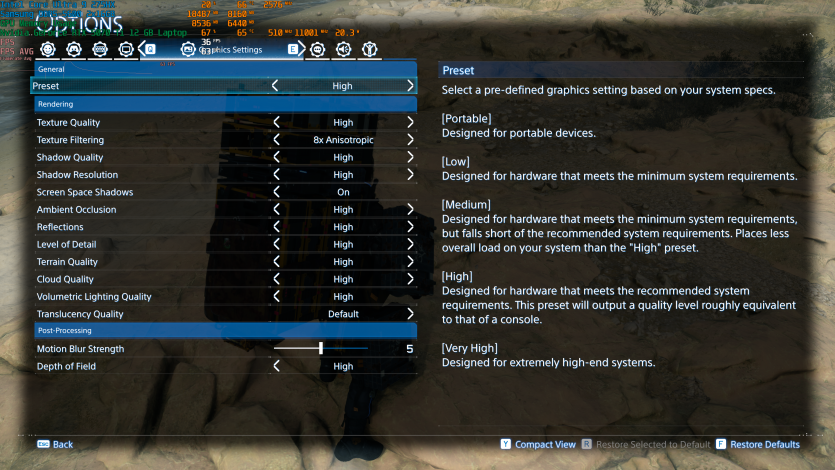The height and width of the screenshot is (470, 835).
Task: Decrease Depth of Field setting
Action: [276, 366]
